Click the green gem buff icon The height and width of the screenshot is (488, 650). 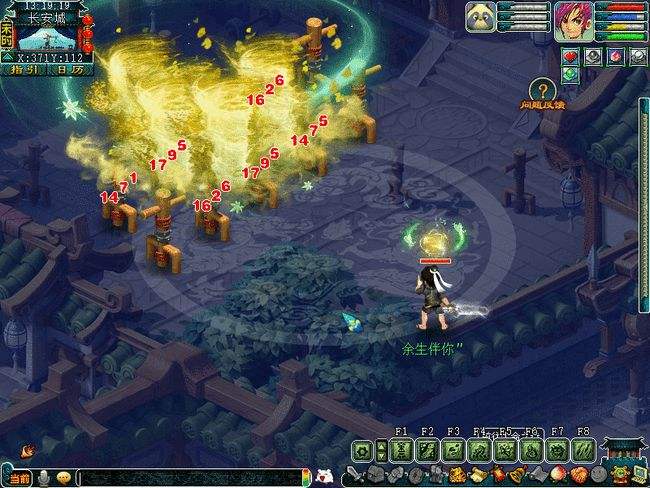(x=571, y=74)
